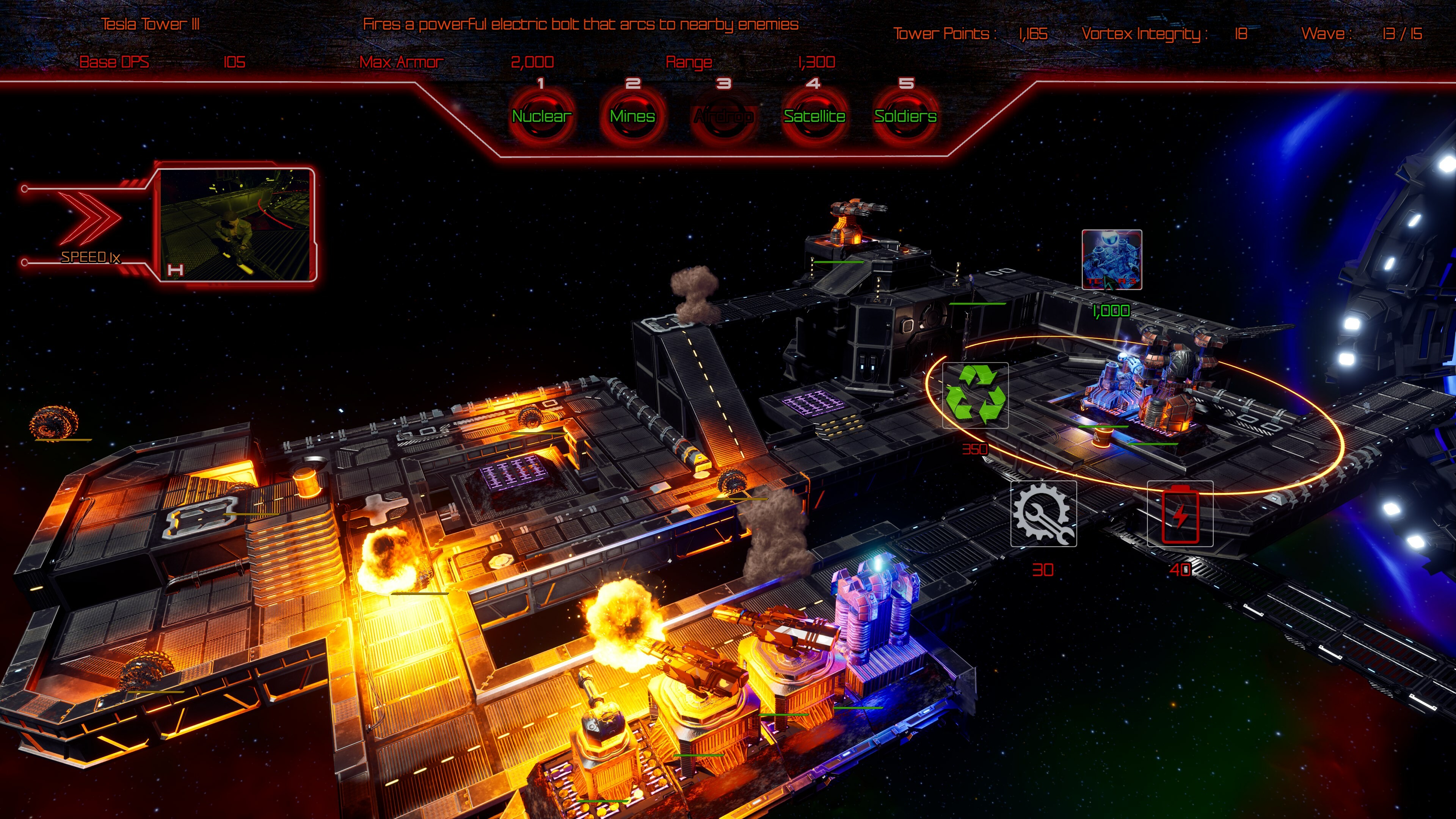
Task: Trigger the Satellite ability
Action: [814, 116]
